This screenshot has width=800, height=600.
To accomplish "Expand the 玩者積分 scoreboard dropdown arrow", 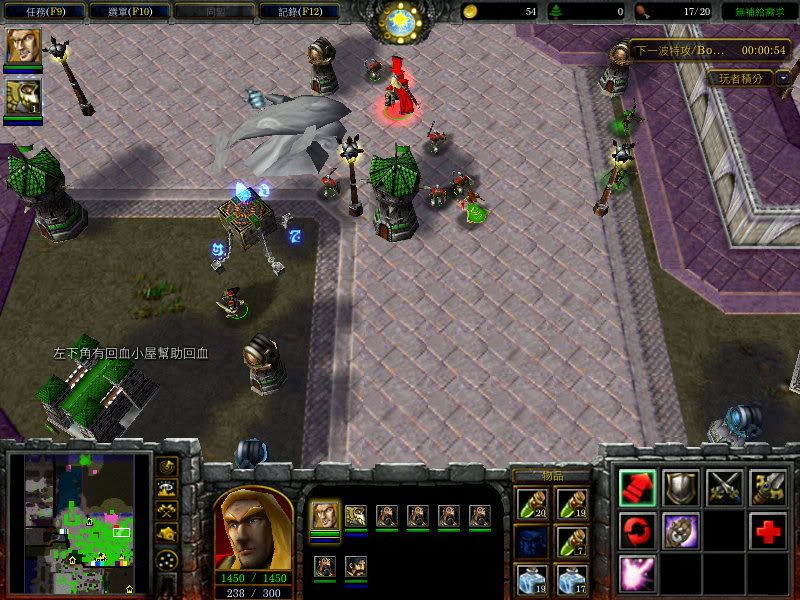I will pos(783,77).
